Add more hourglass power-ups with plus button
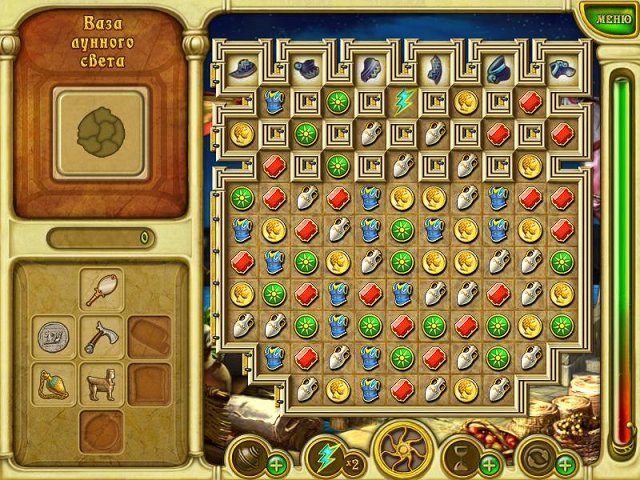The height and width of the screenshot is (480, 640). coord(490,464)
